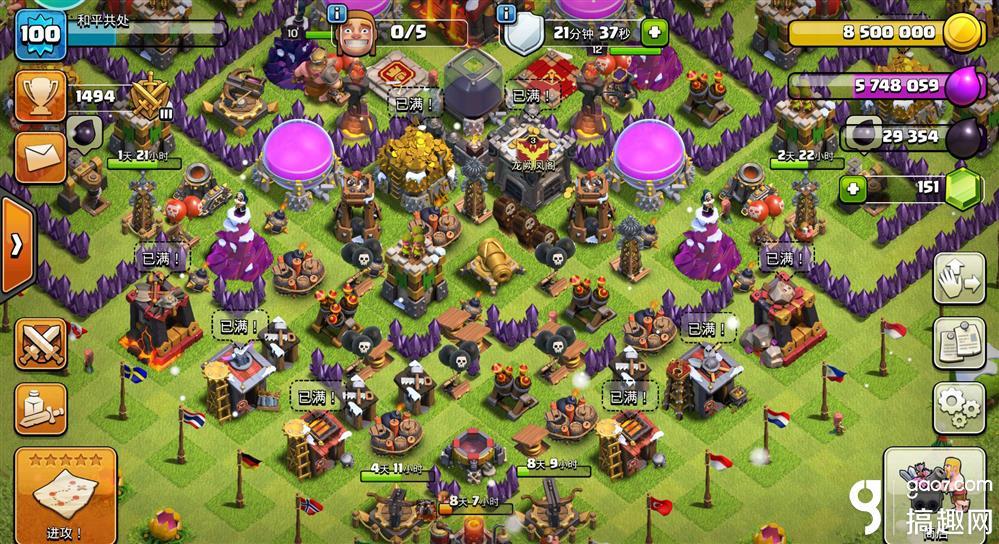999x544 pixels.
Task: Expand the chat panel with the side arrow
Action: pos(17,244)
